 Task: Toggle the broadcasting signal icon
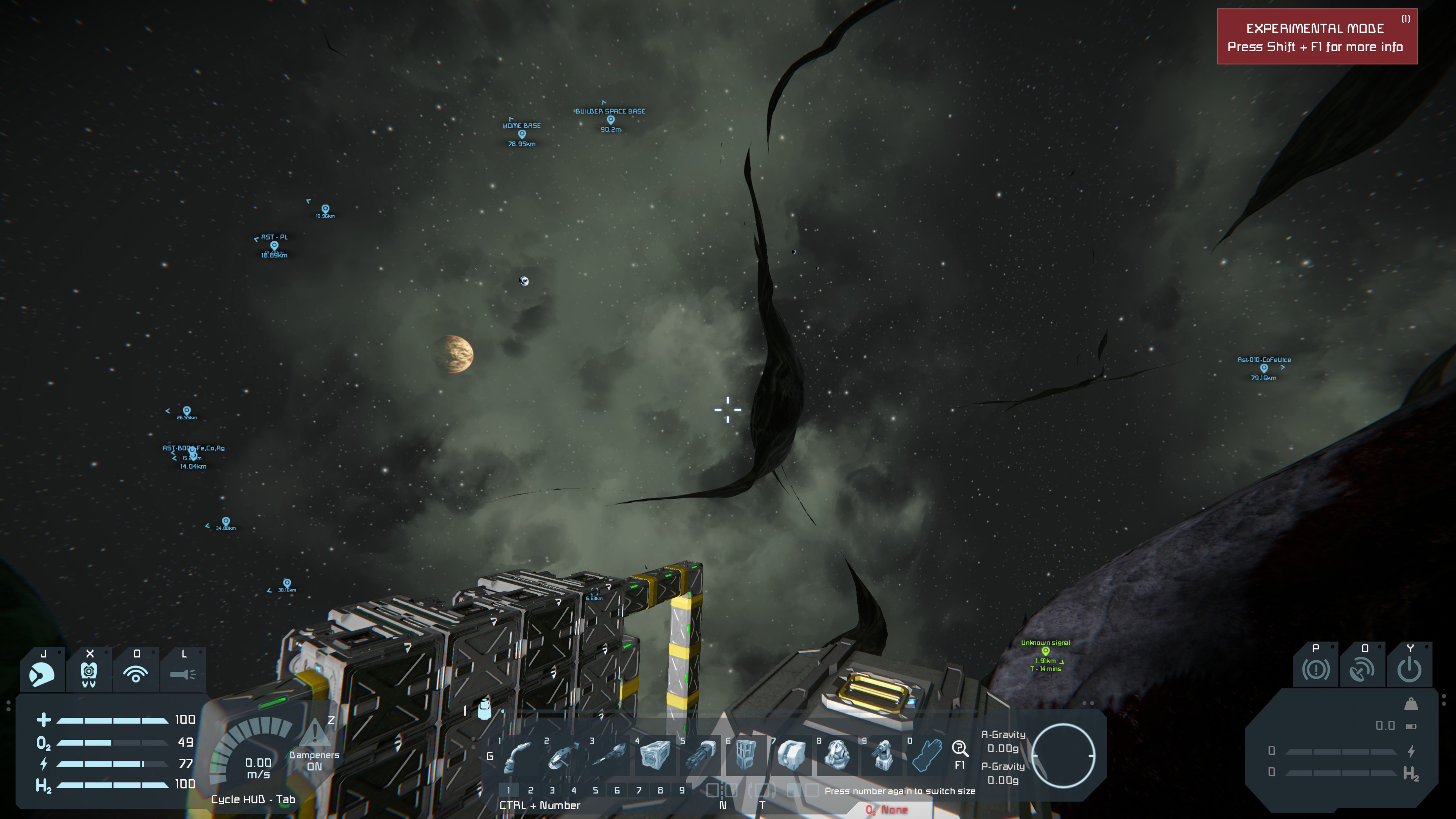click(136, 674)
